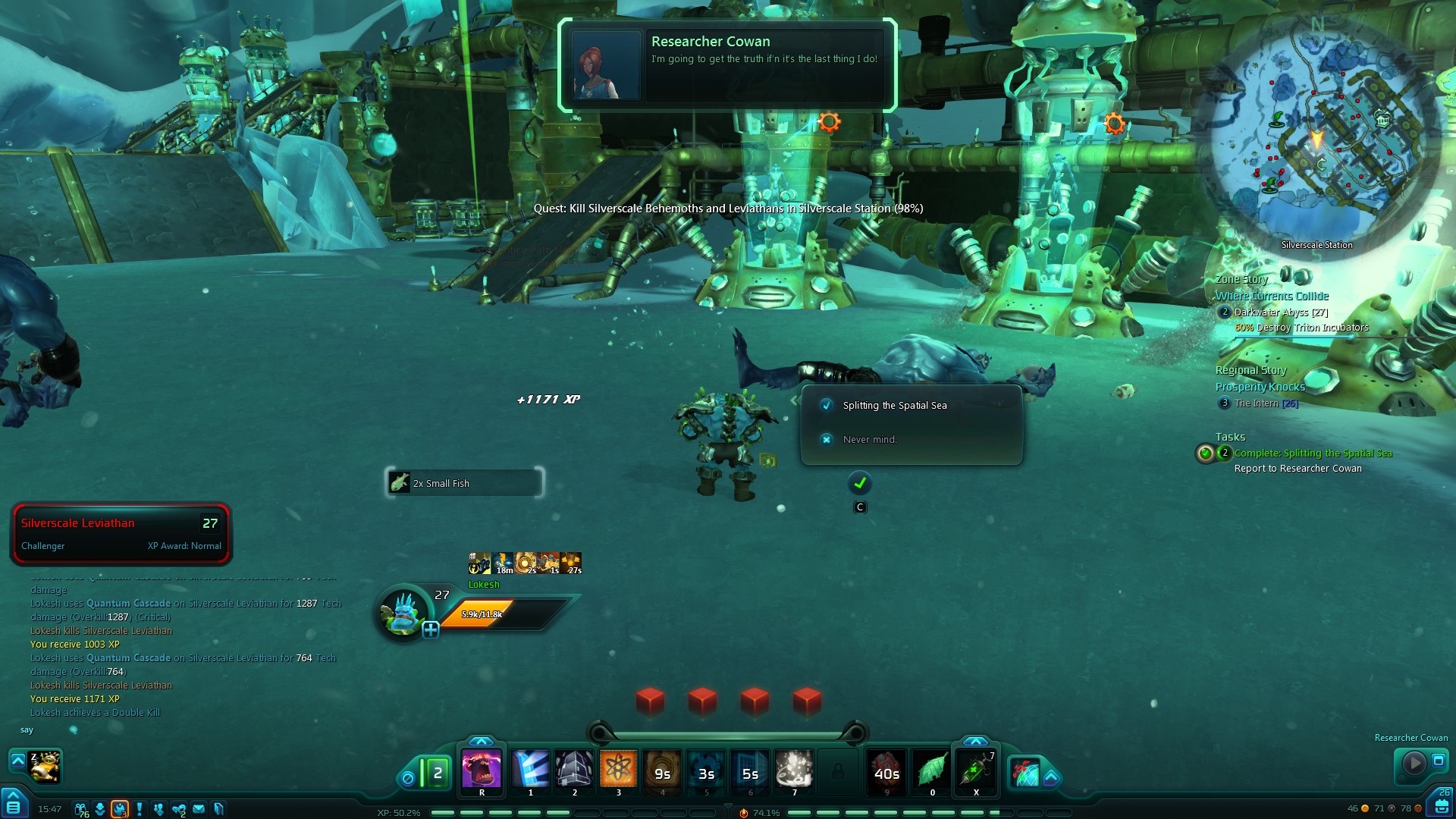Open the mail envelope icon

coord(199,809)
